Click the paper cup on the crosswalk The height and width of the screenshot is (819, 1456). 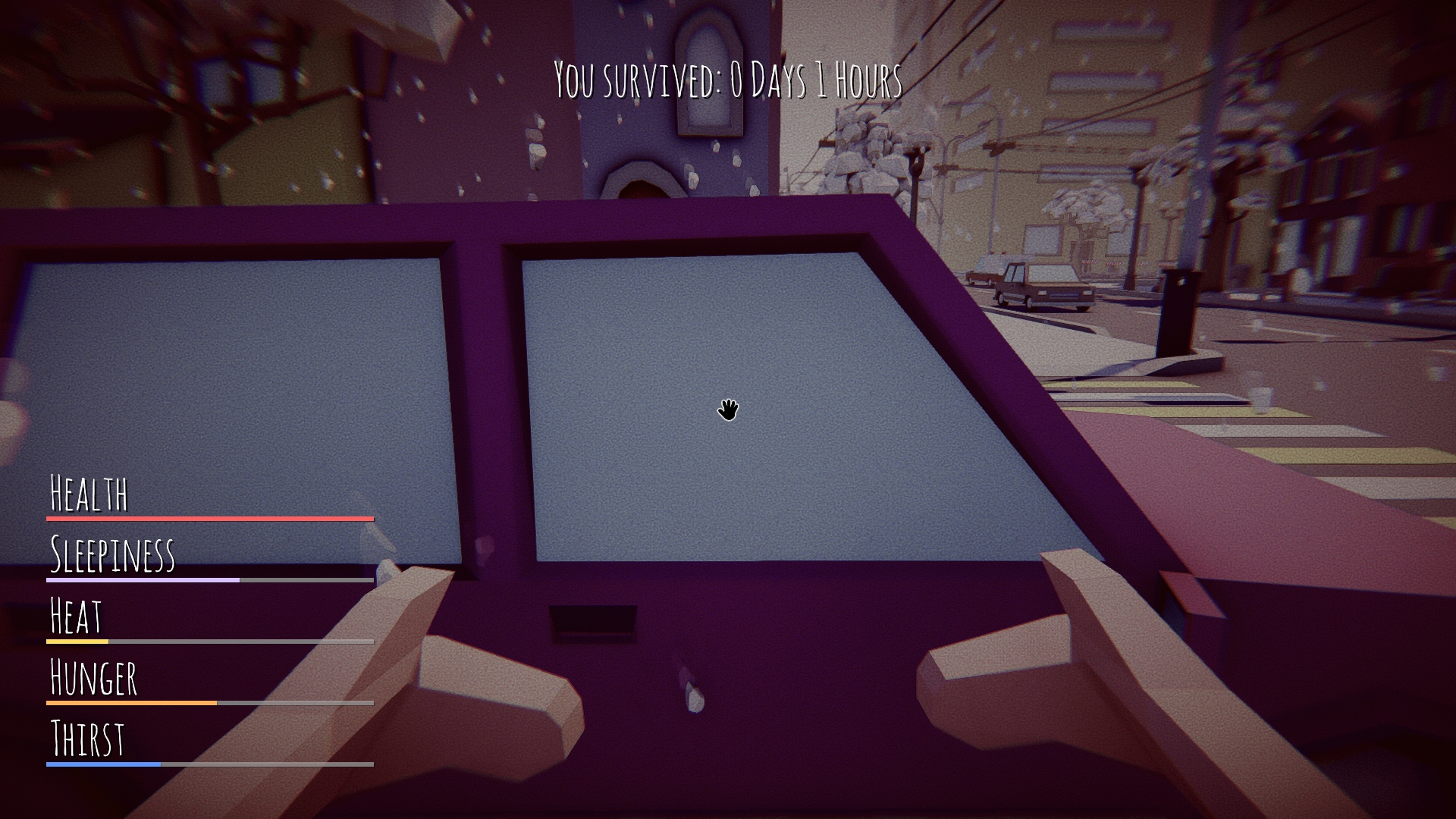tap(1260, 398)
